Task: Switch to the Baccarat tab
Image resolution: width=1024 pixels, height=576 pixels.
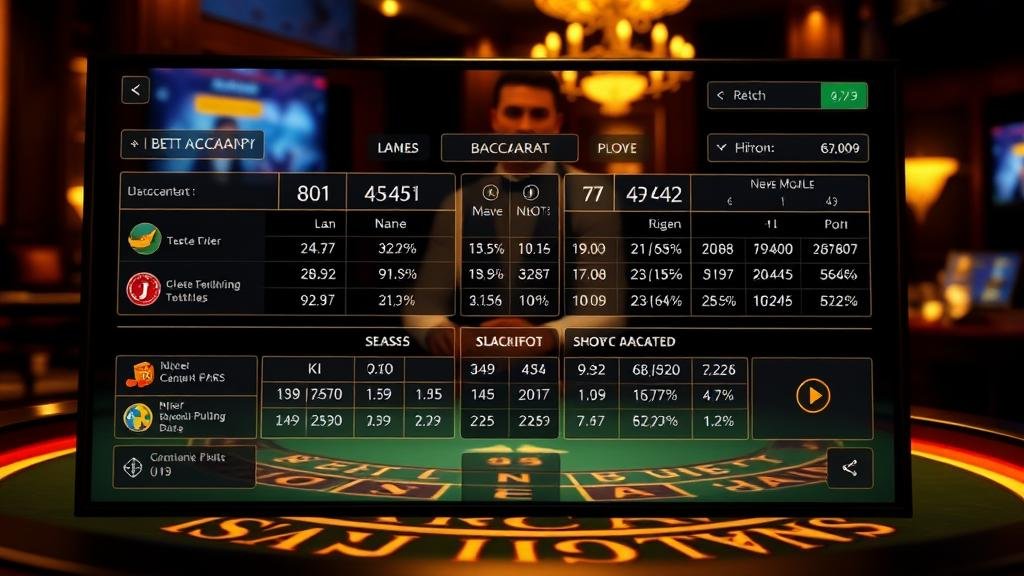Action: (x=509, y=148)
